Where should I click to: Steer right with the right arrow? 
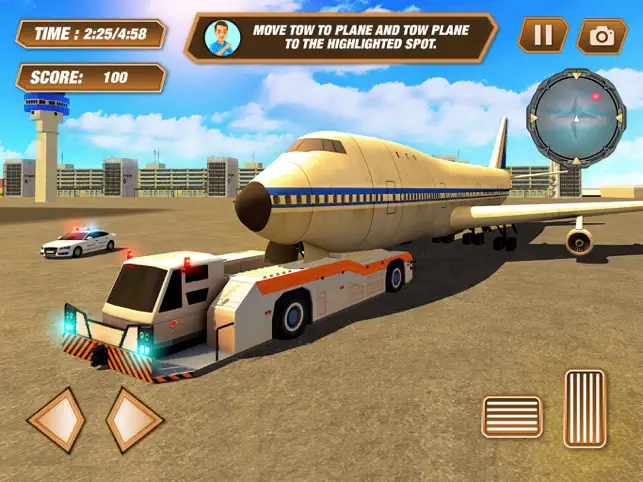click(134, 419)
